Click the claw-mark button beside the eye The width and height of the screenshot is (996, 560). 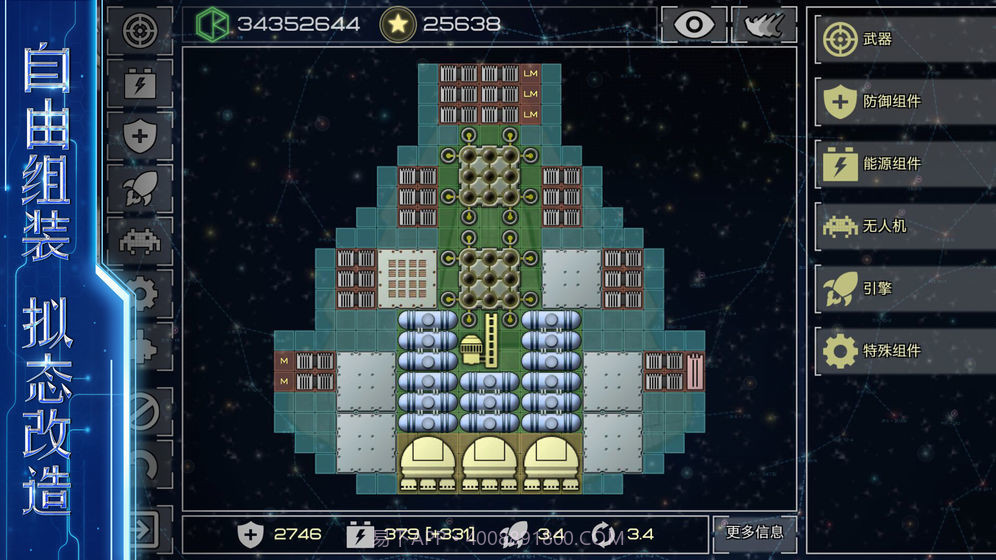764,25
